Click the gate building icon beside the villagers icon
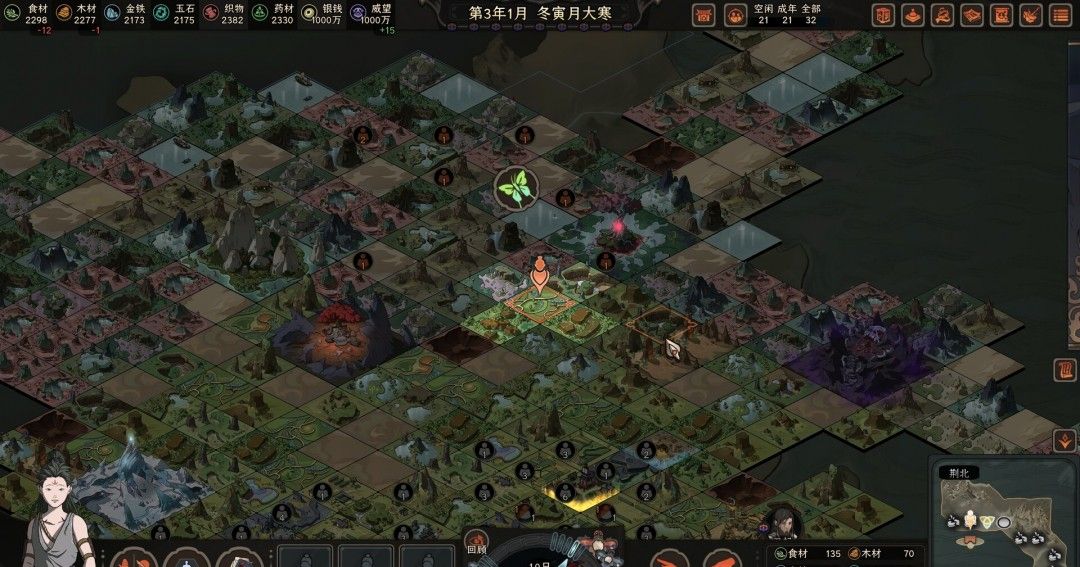 pos(704,15)
